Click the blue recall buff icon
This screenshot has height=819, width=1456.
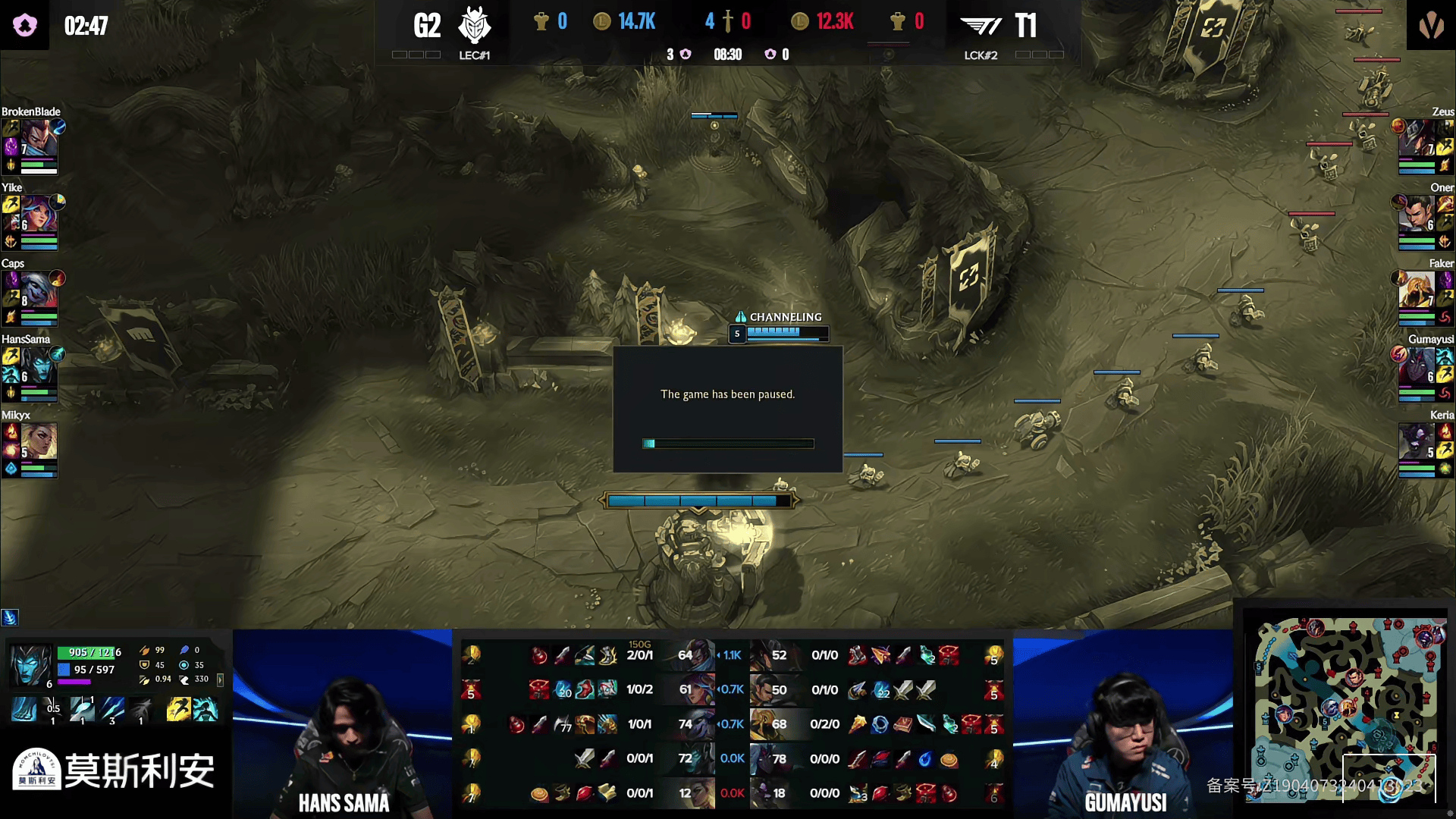point(10,617)
